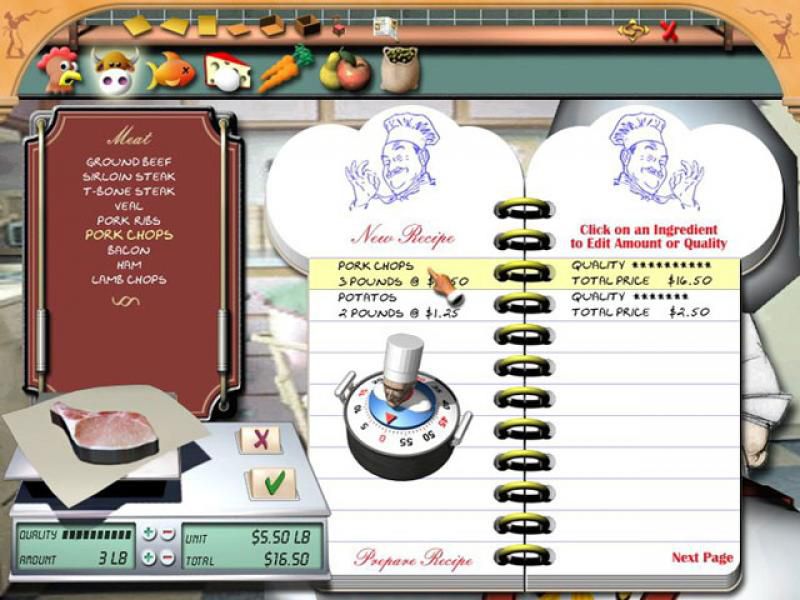Select Veal from the Meat list
Screen dimensions: 800x600
point(128,206)
